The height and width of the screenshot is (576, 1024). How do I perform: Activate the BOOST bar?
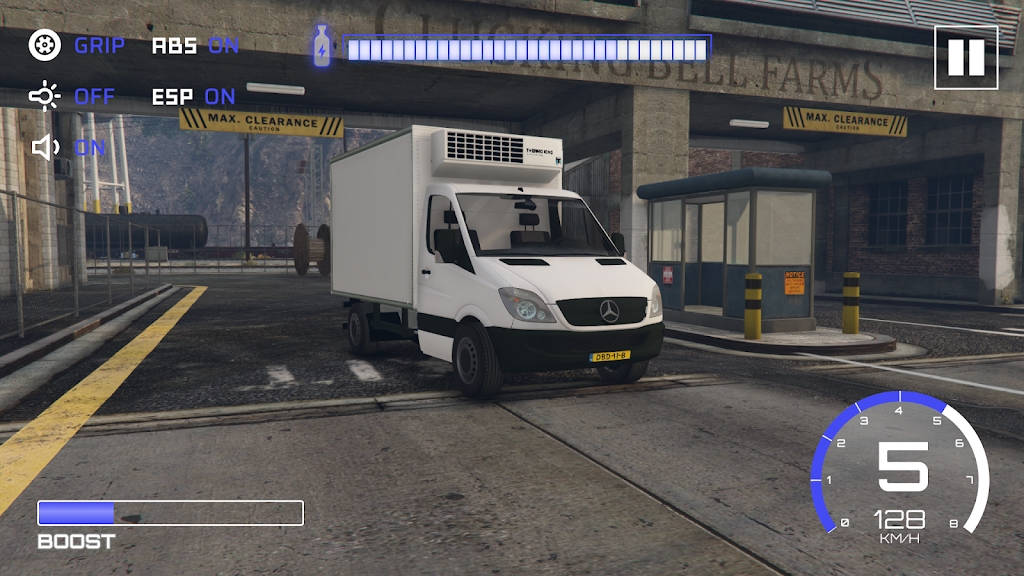click(x=170, y=513)
